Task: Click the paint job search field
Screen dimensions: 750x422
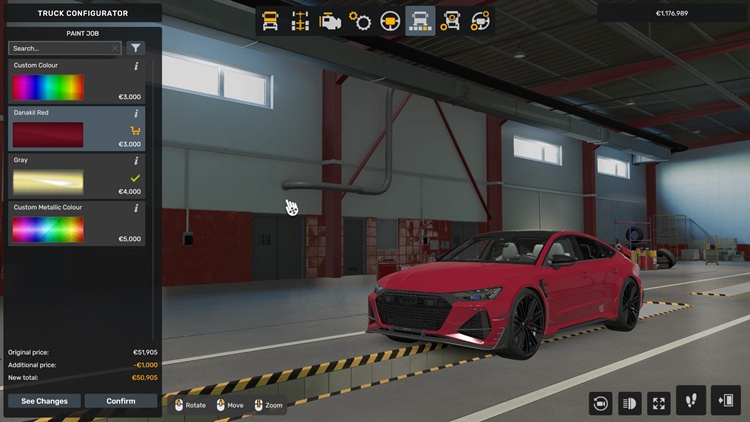Action: pos(60,48)
